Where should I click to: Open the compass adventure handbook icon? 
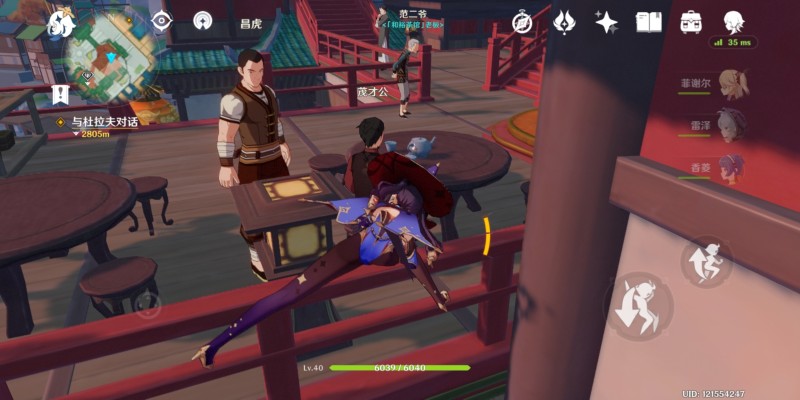coord(522,21)
